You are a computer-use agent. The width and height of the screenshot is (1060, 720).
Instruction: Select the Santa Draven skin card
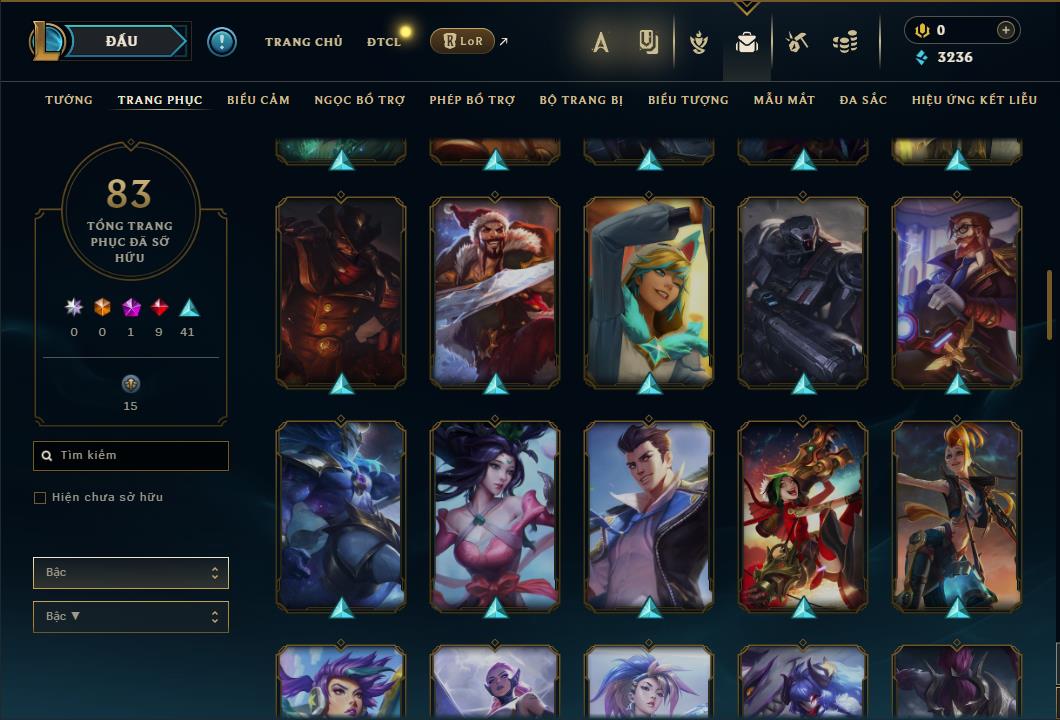[x=495, y=290]
